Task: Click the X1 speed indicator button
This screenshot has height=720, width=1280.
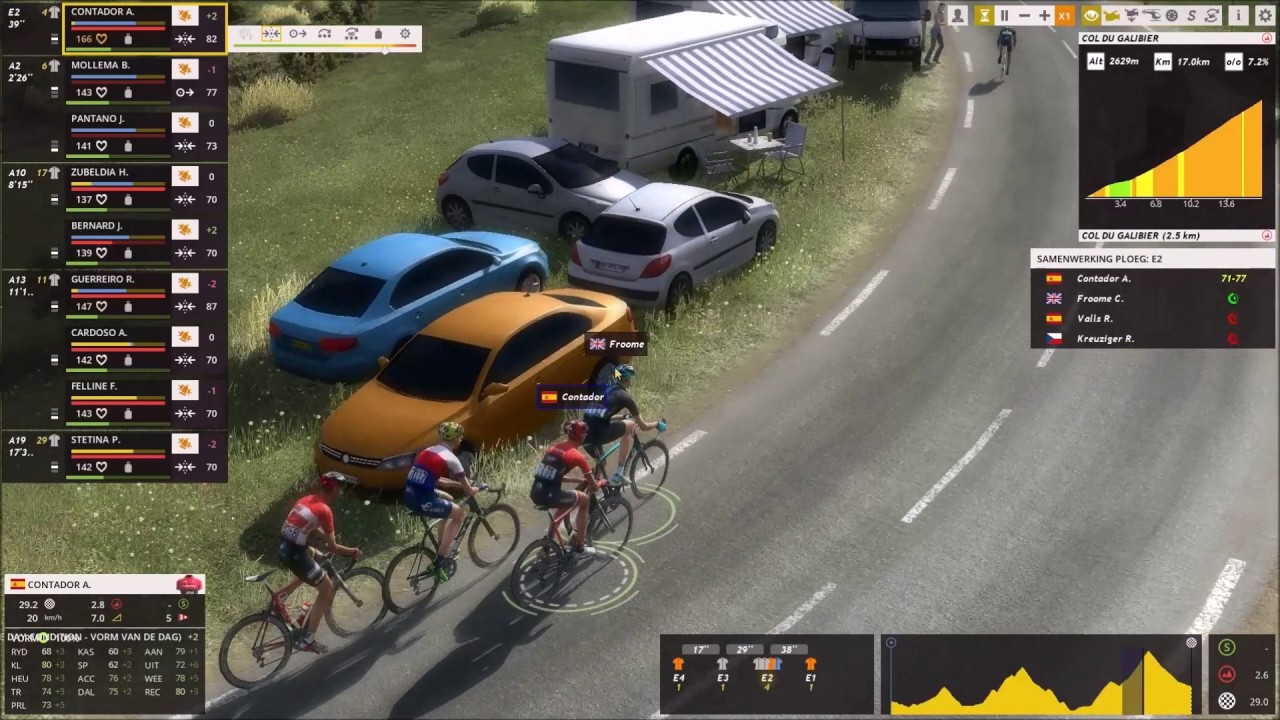Action: click(x=1065, y=15)
